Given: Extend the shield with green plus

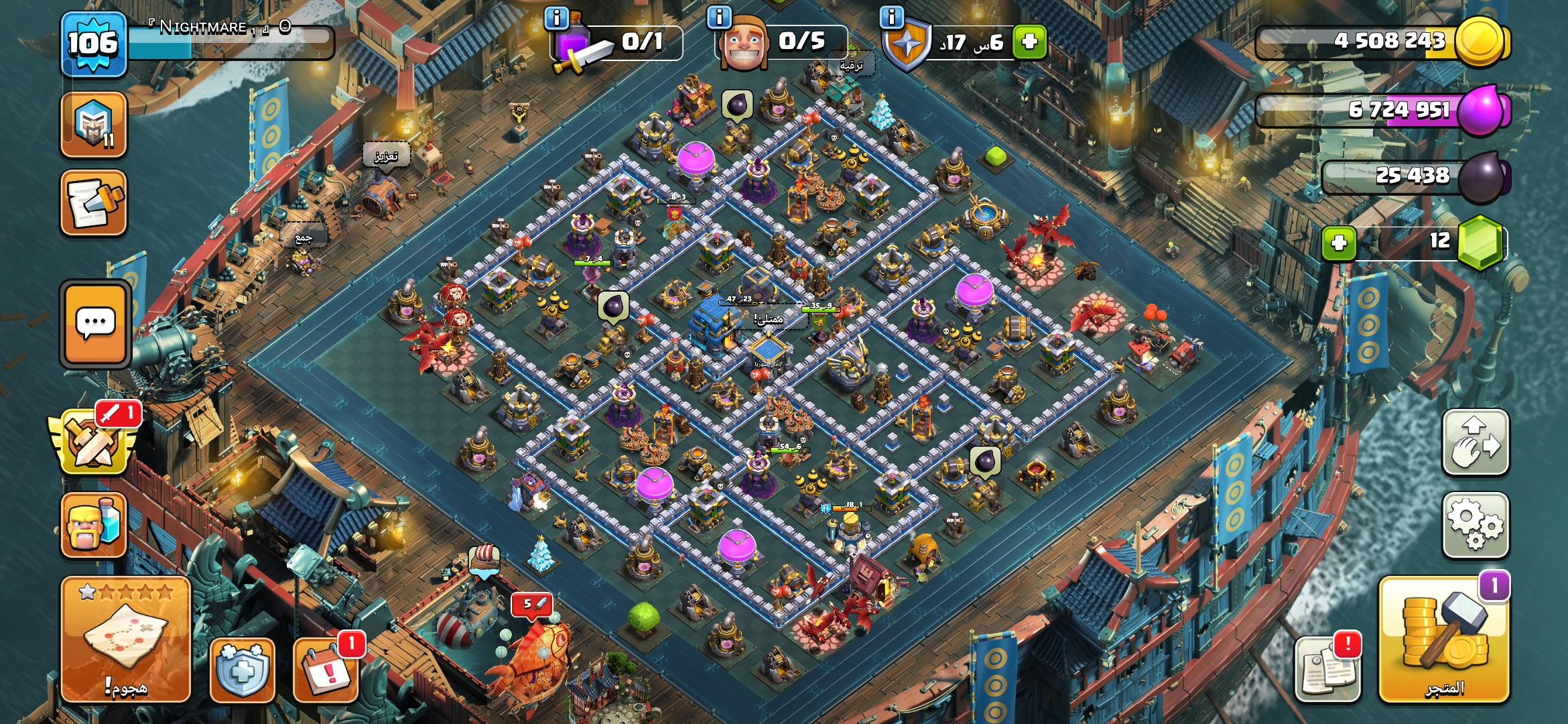Looking at the screenshot, I should tap(1029, 42).
